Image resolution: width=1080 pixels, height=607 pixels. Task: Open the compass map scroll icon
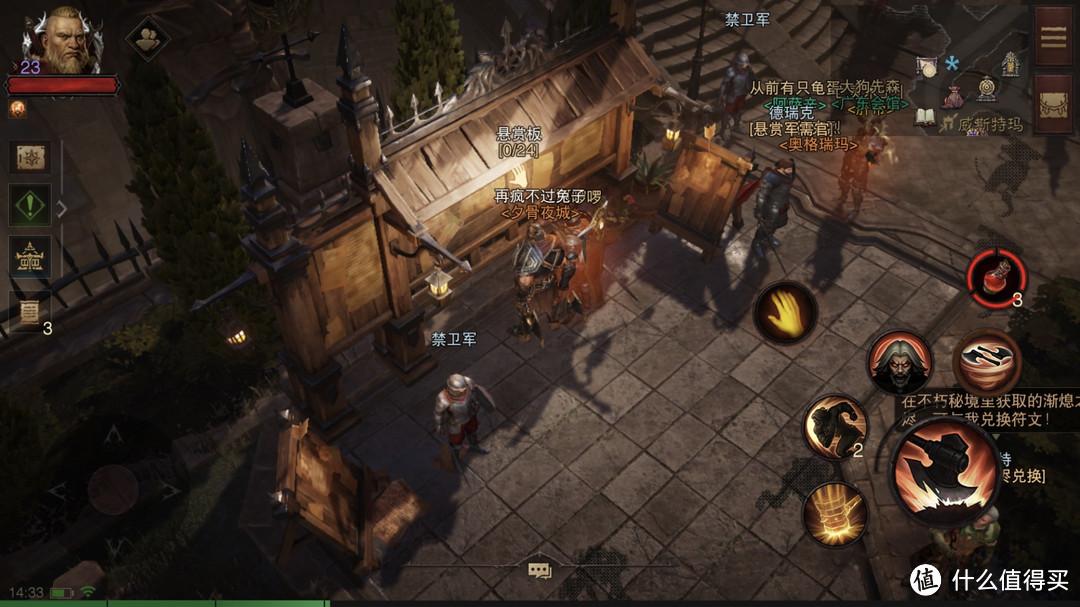click(x=30, y=158)
